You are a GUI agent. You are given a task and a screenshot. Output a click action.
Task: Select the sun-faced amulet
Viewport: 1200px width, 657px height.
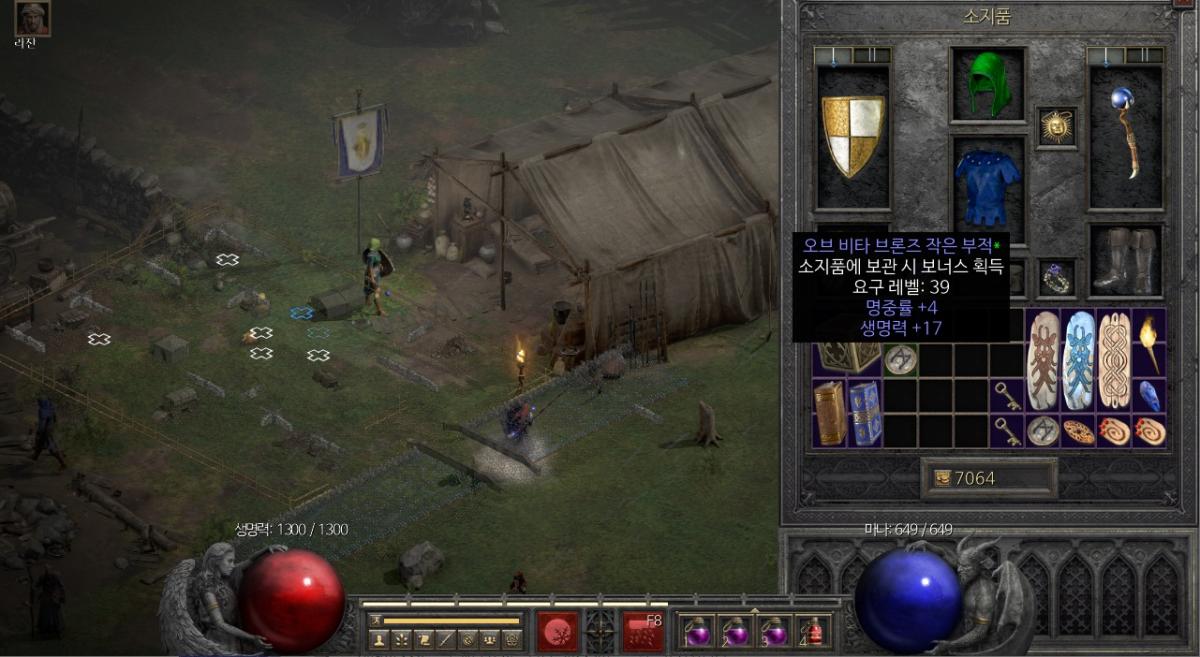[1056, 128]
